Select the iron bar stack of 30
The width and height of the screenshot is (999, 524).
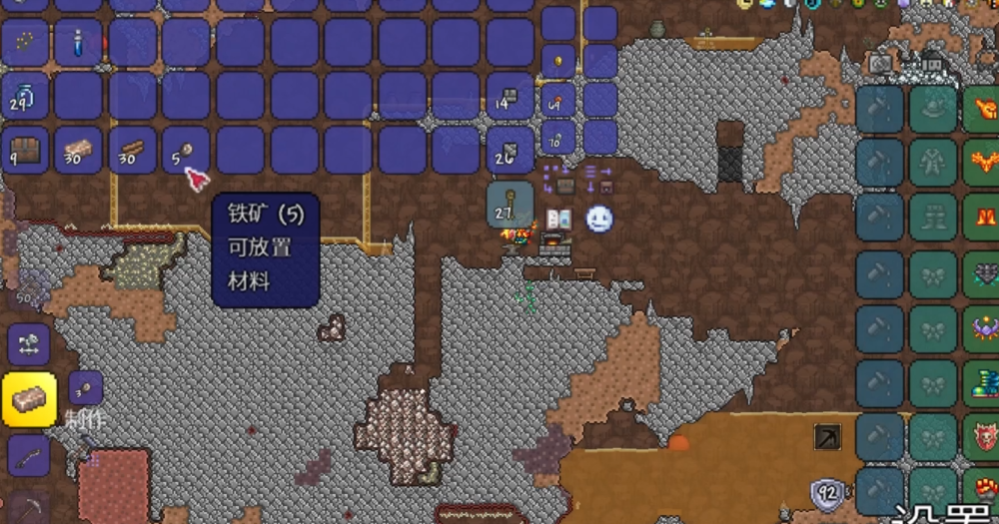78,150
